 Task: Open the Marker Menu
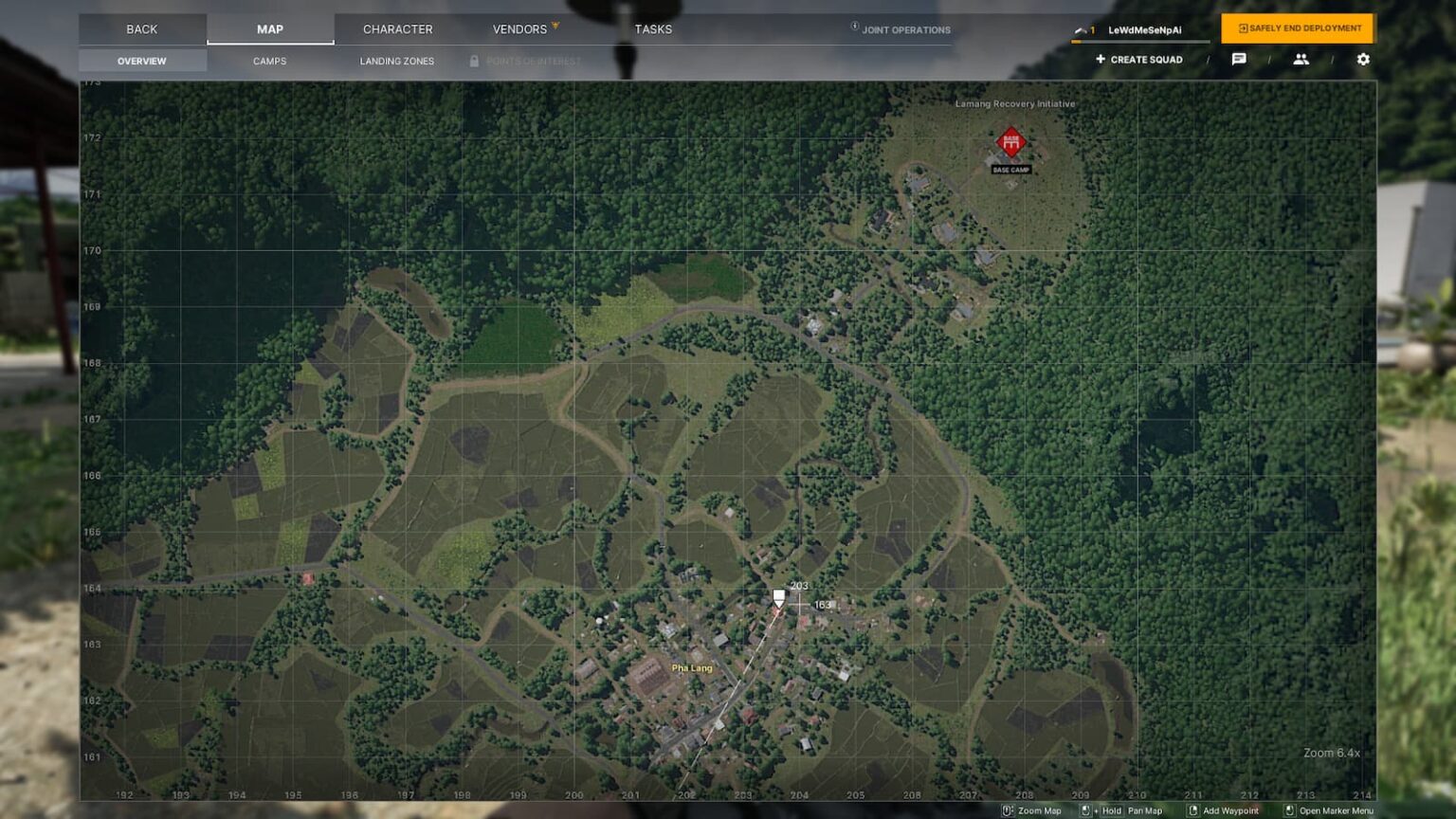[1292, 810]
